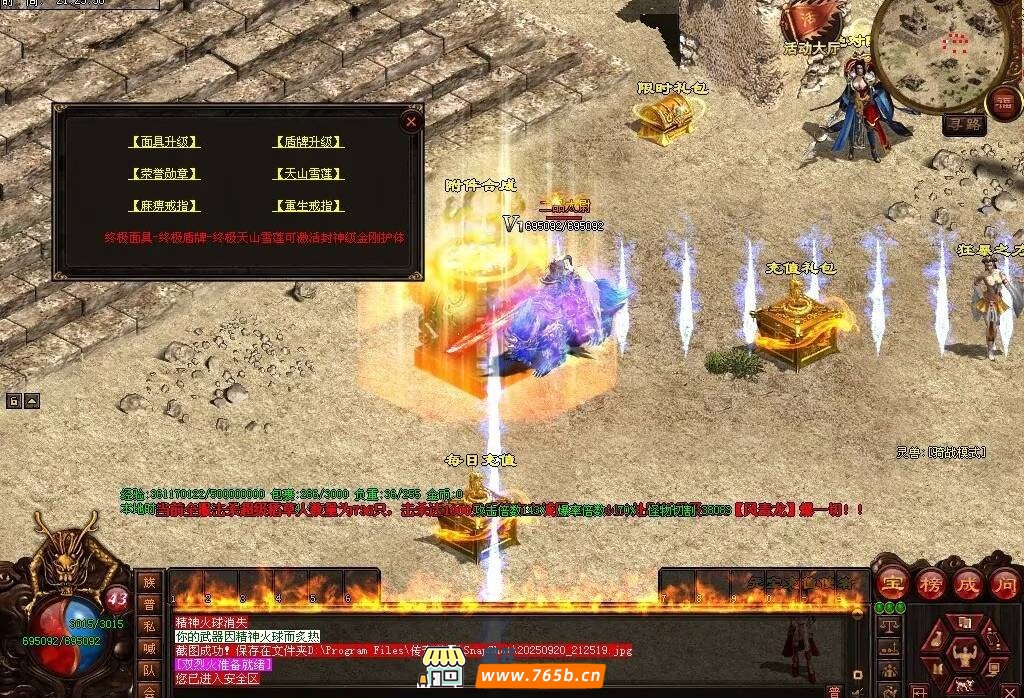
Task: Select the 喊 shout chat channel
Action: 149,648
